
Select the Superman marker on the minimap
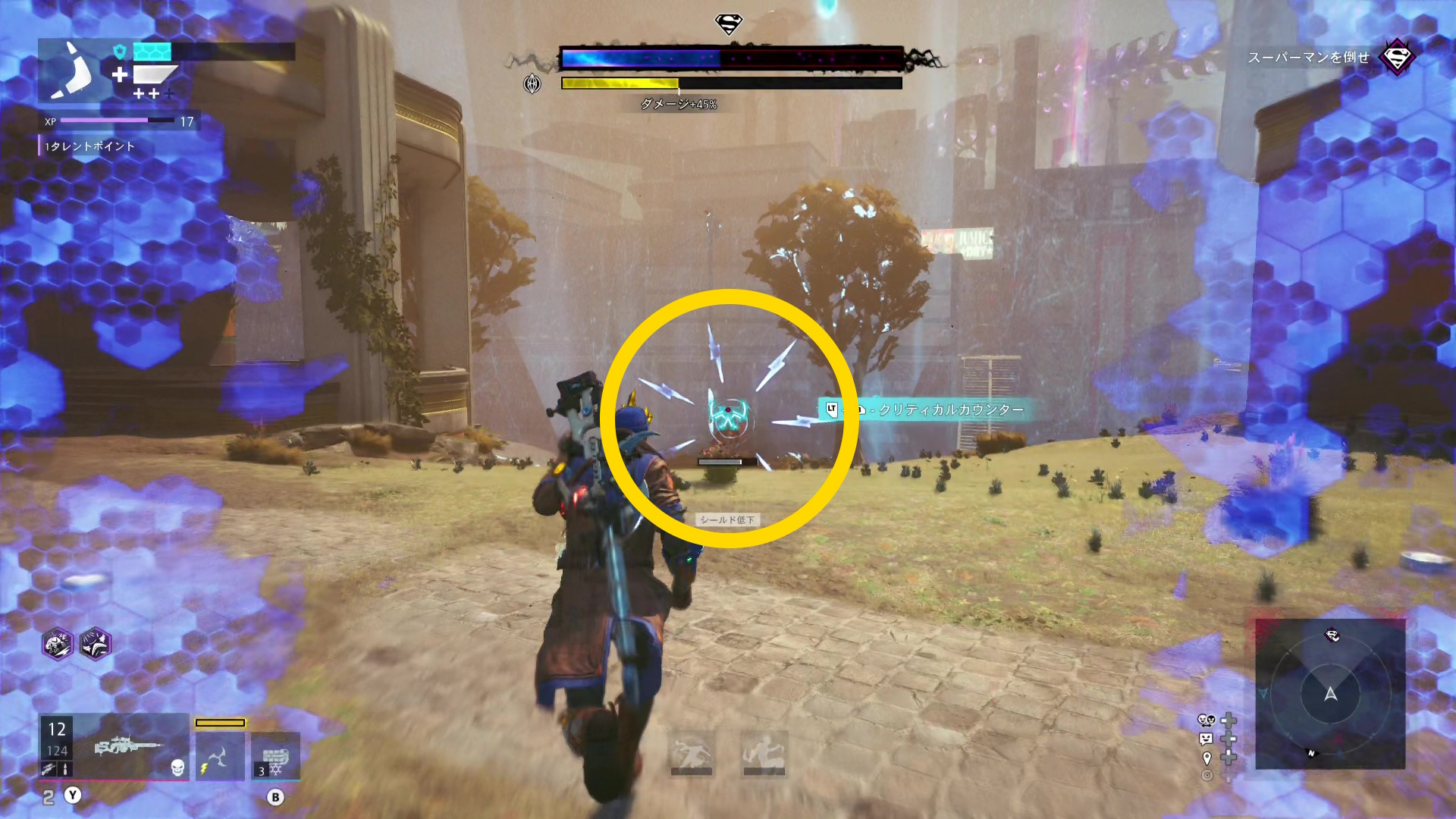1332,635
